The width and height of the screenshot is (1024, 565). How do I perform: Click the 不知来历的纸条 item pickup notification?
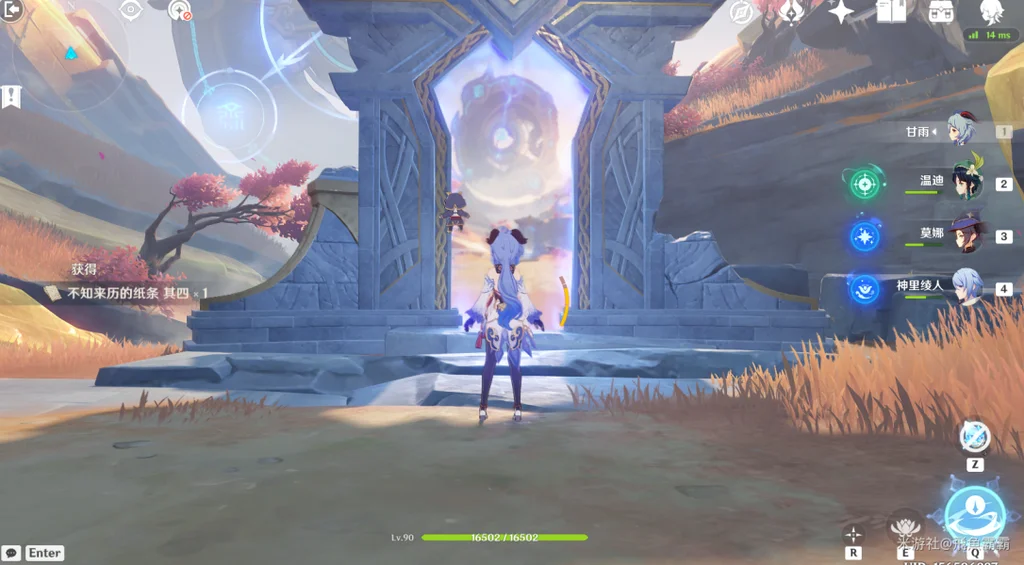click(130, 293)
